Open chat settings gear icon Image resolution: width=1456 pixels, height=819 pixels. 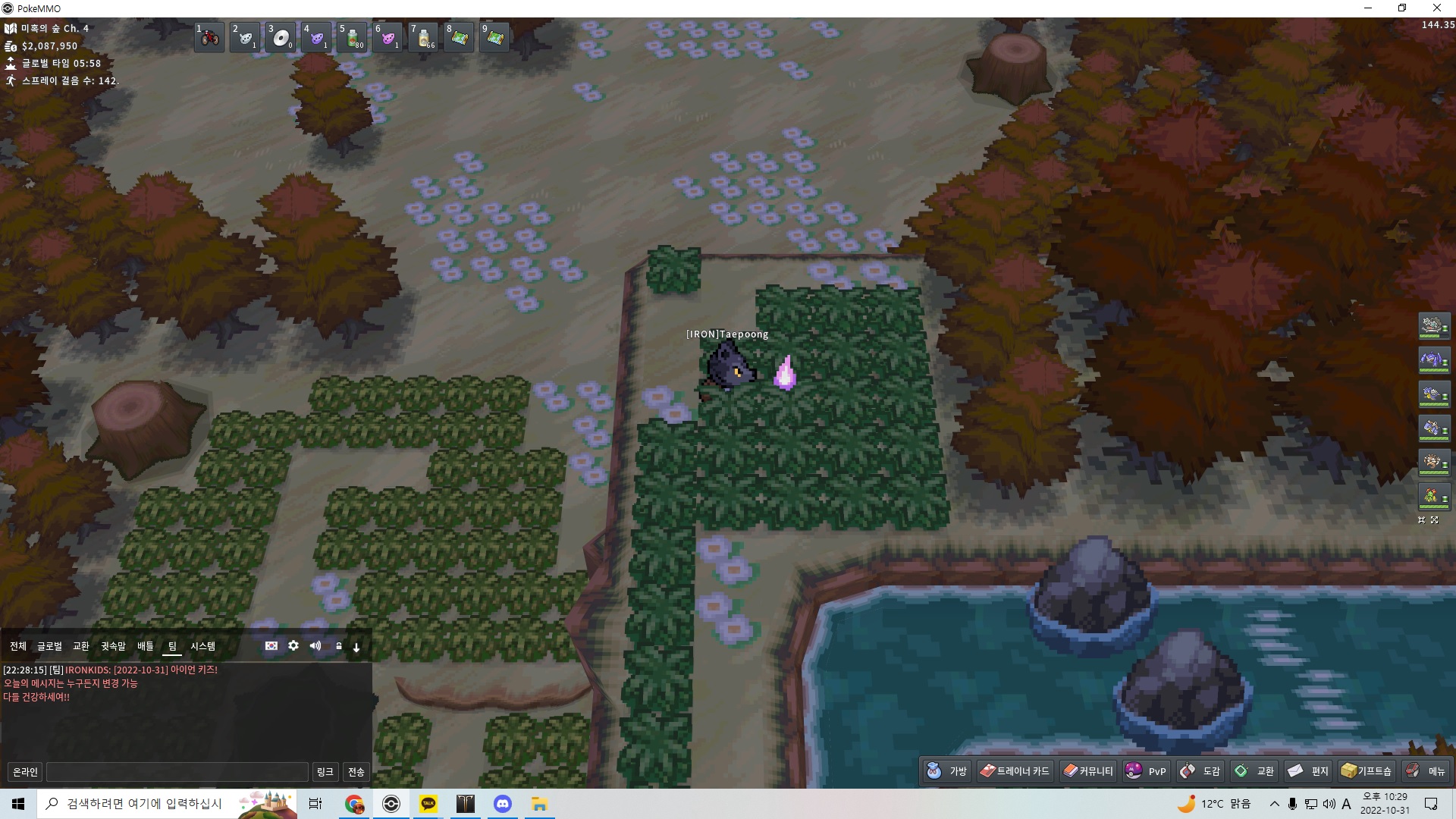[x=293, y=646]
